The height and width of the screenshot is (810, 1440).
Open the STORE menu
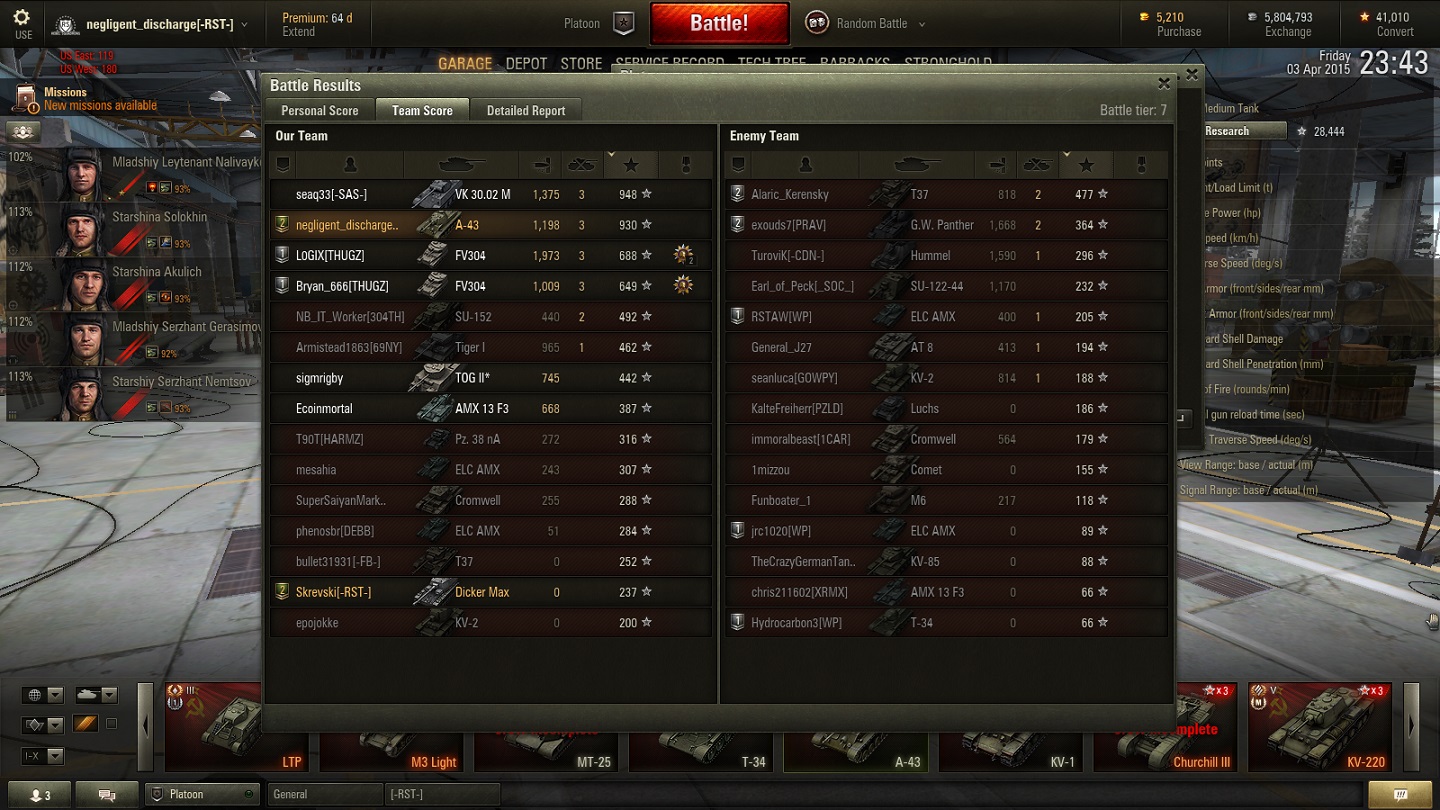tap(581, 64)
